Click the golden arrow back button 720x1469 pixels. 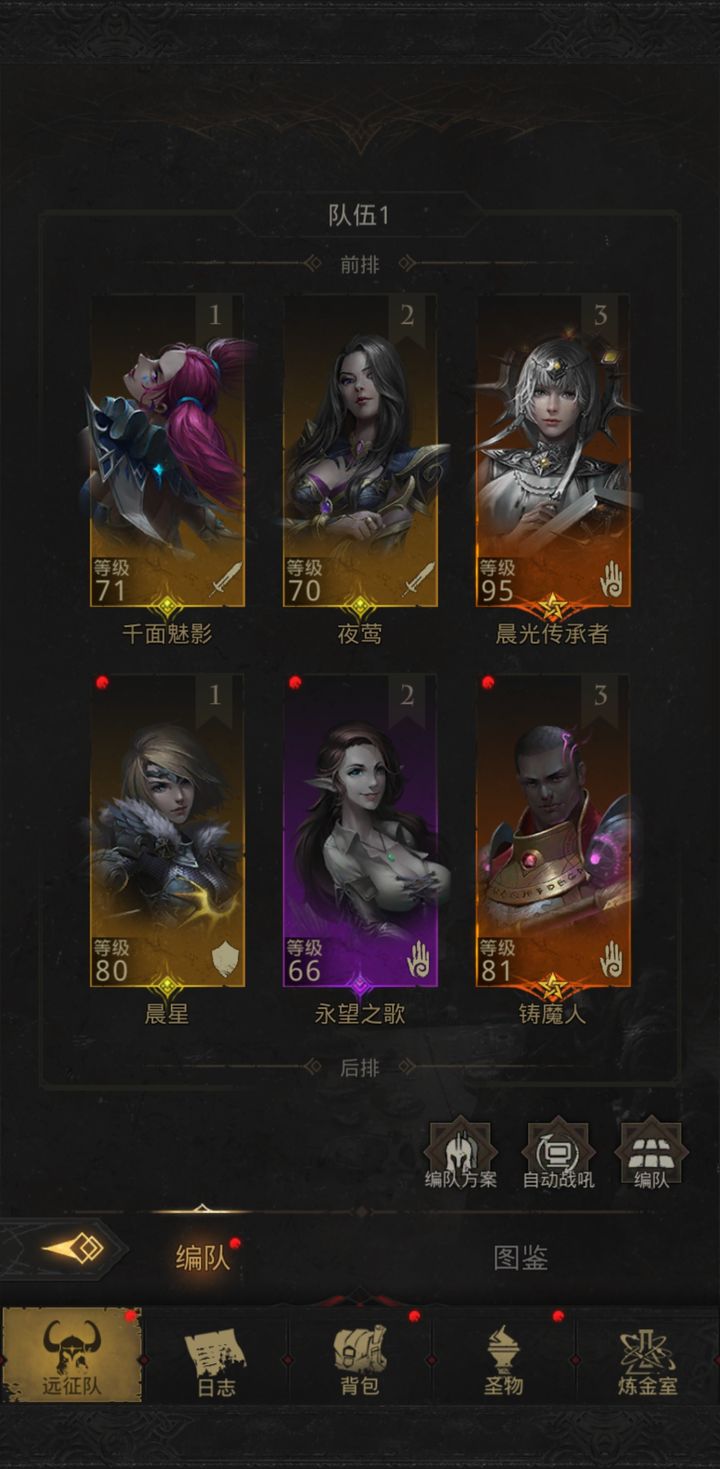pos(72,1249)
